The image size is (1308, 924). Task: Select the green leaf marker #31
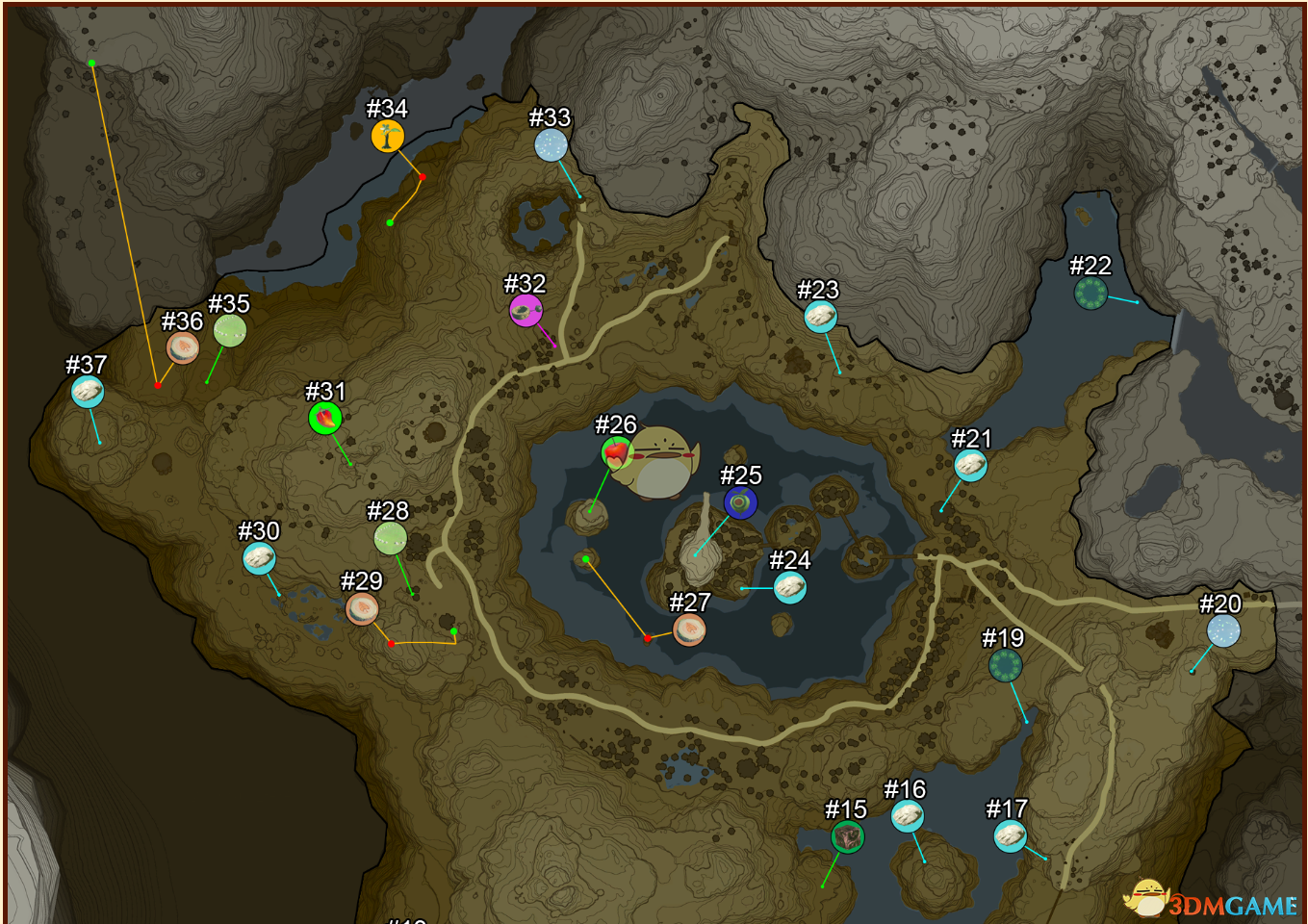tap(325, 419)
